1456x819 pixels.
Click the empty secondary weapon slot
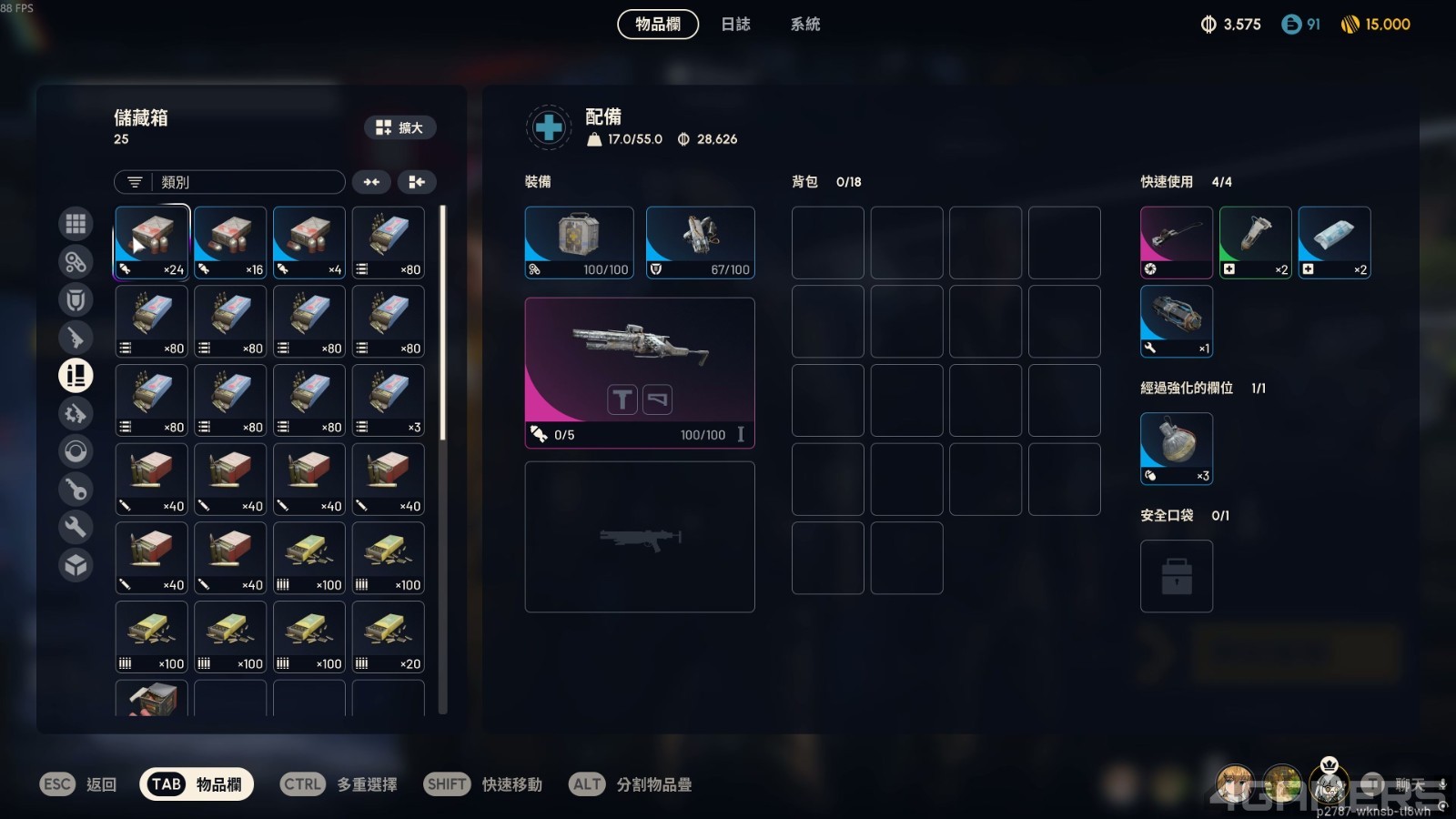coord(640,536)
